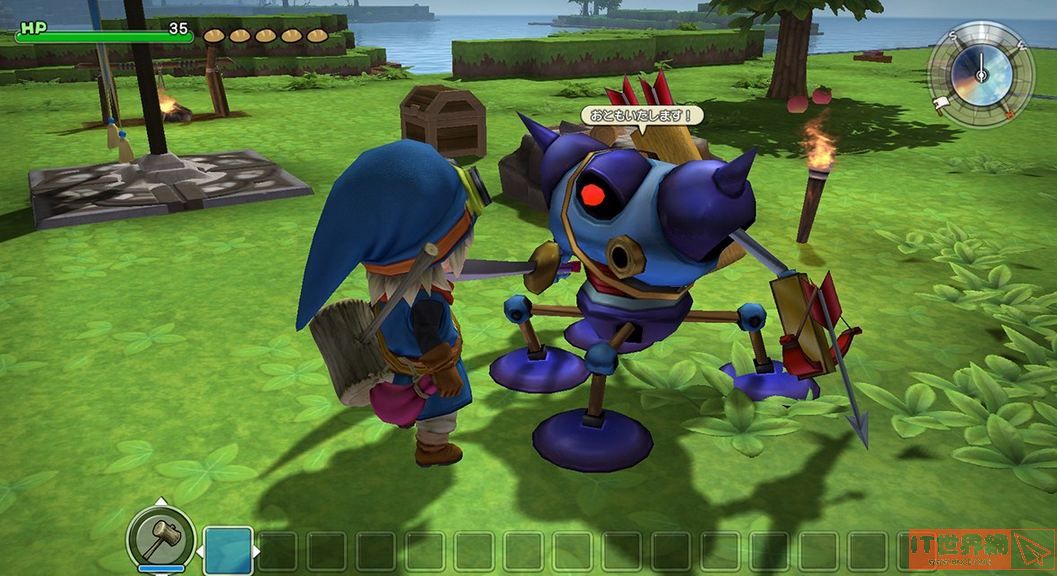Click the compass day-night clock
Screen dimensions: 1057x576
pos(980,74)
